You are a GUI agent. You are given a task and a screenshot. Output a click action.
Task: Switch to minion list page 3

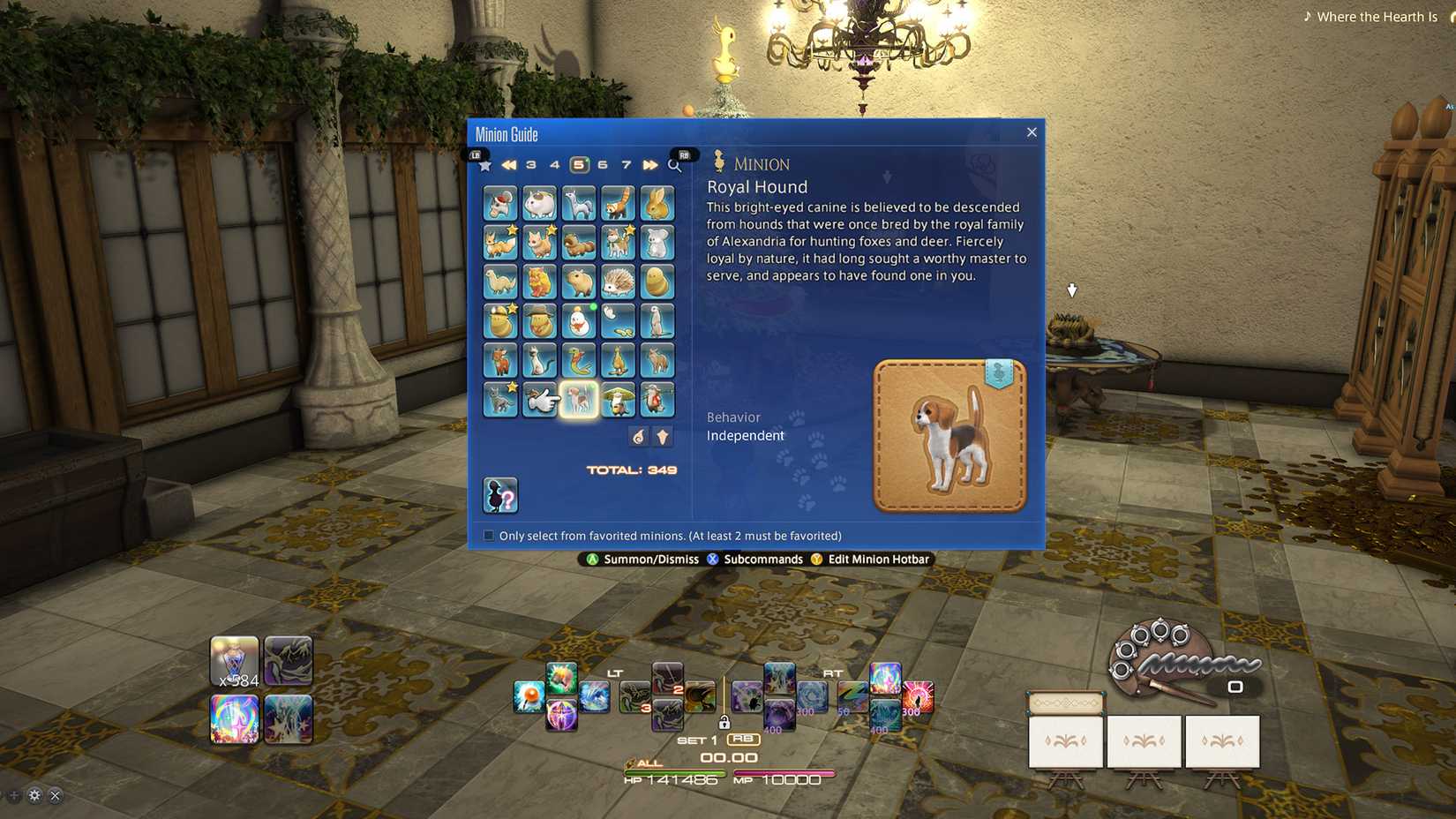click(x=530, y=165)
